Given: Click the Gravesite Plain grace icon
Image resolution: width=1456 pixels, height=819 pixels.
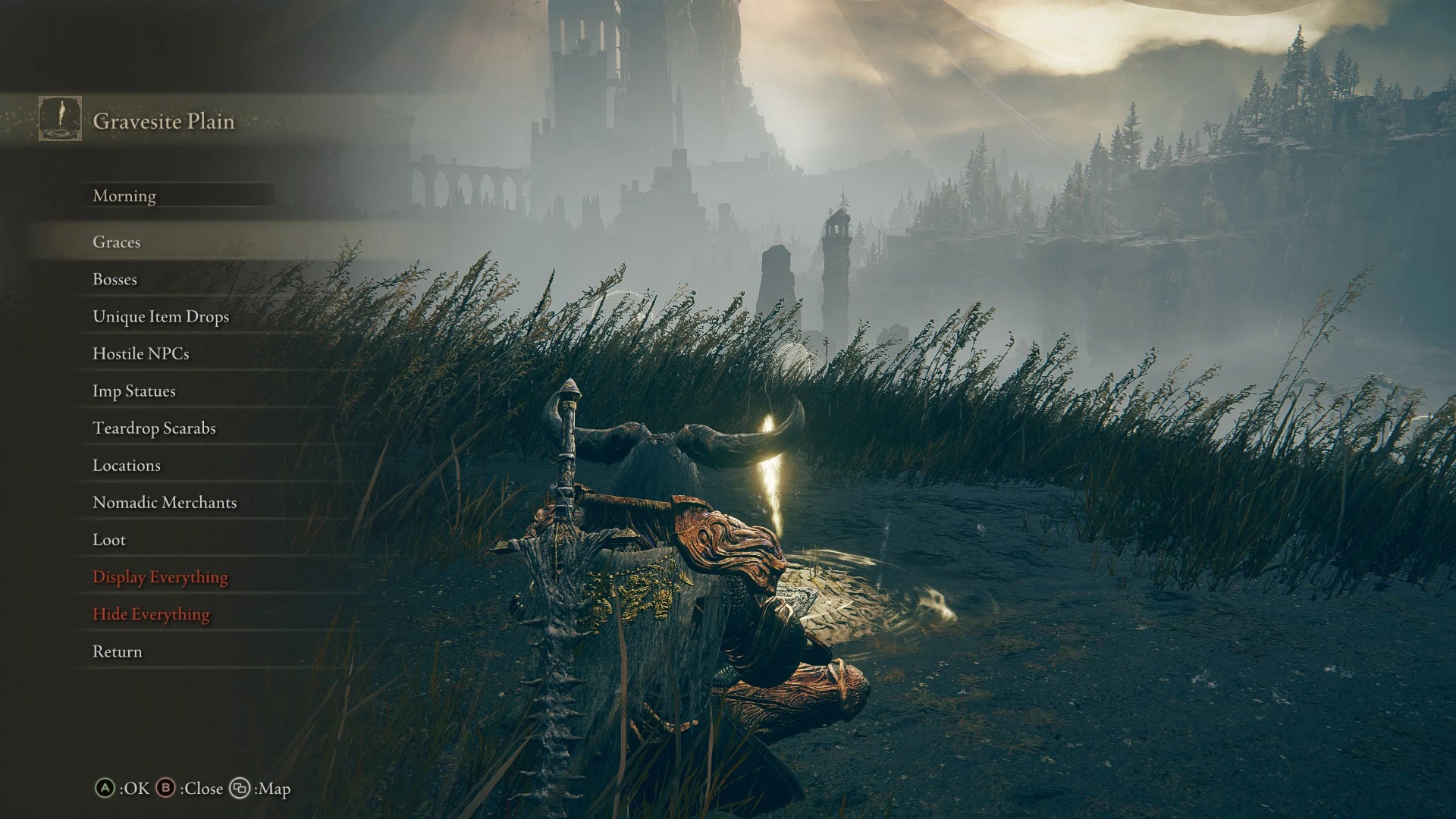Looking at the screenshot, I should (60, 118).
